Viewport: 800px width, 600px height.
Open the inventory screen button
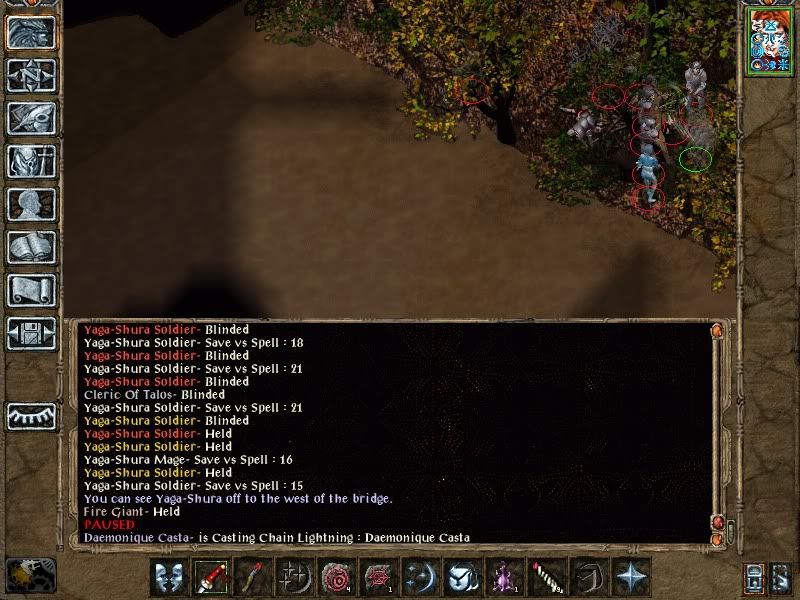click(31, 161)
